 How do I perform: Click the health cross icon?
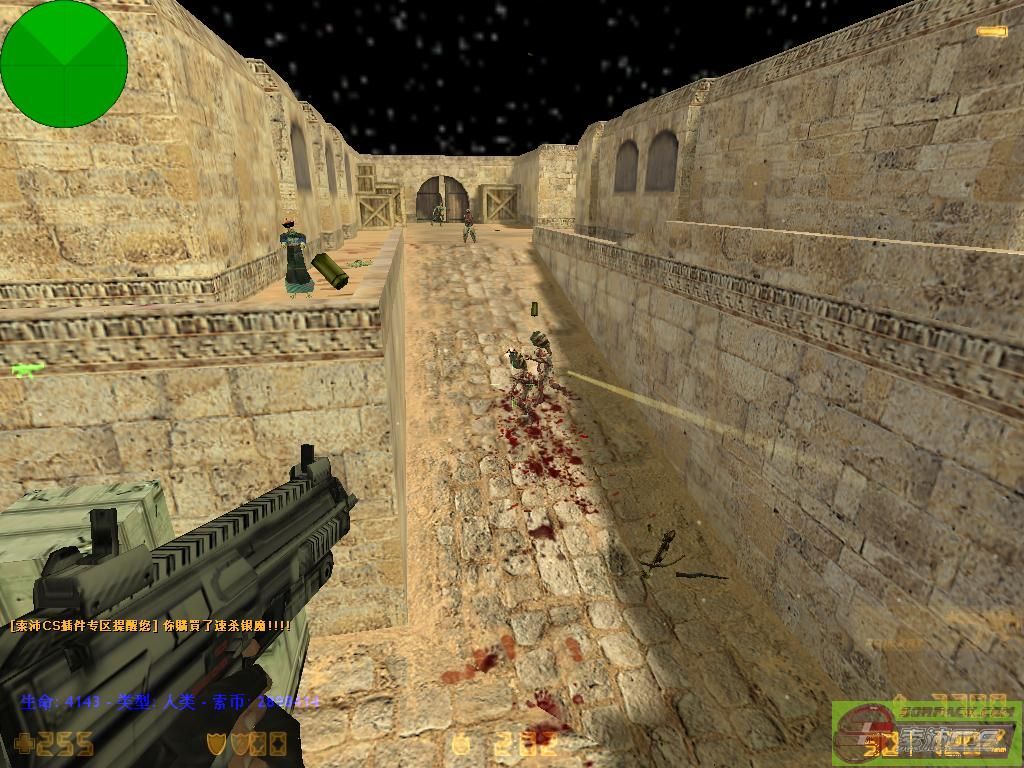[x=23, y=744]
